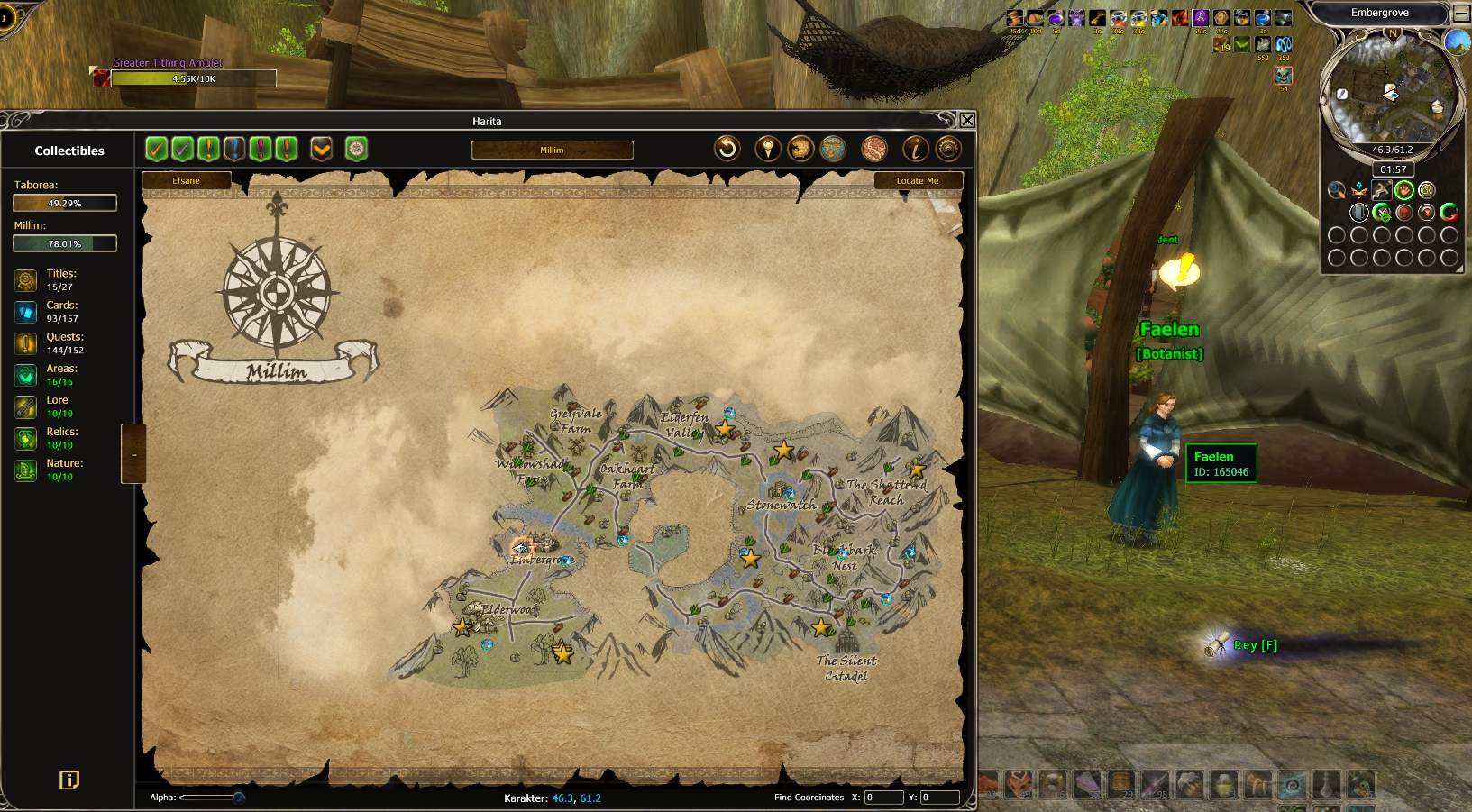Click the circular arrow reset icon
Screen dimensions: 1472x812
click(727, 149)
